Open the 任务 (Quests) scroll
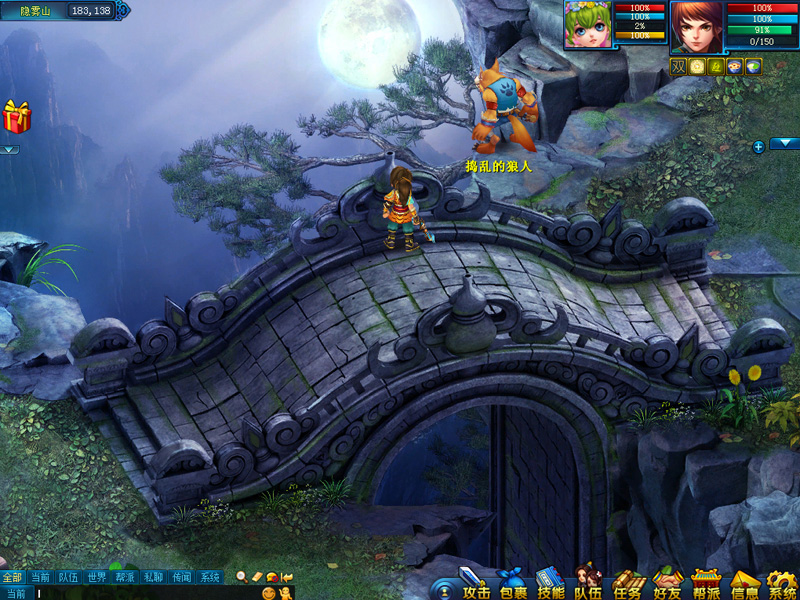 628,584
